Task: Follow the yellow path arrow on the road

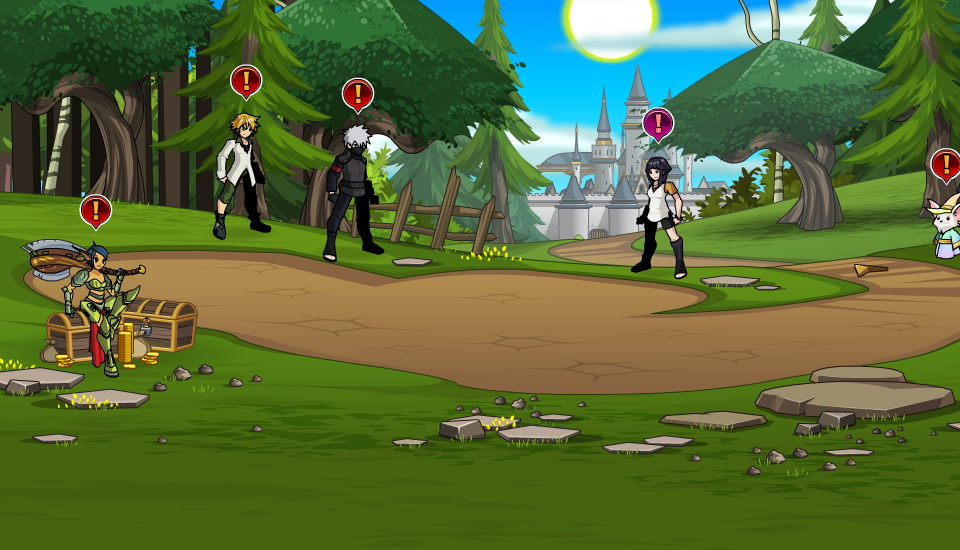Action: [870, 270]
